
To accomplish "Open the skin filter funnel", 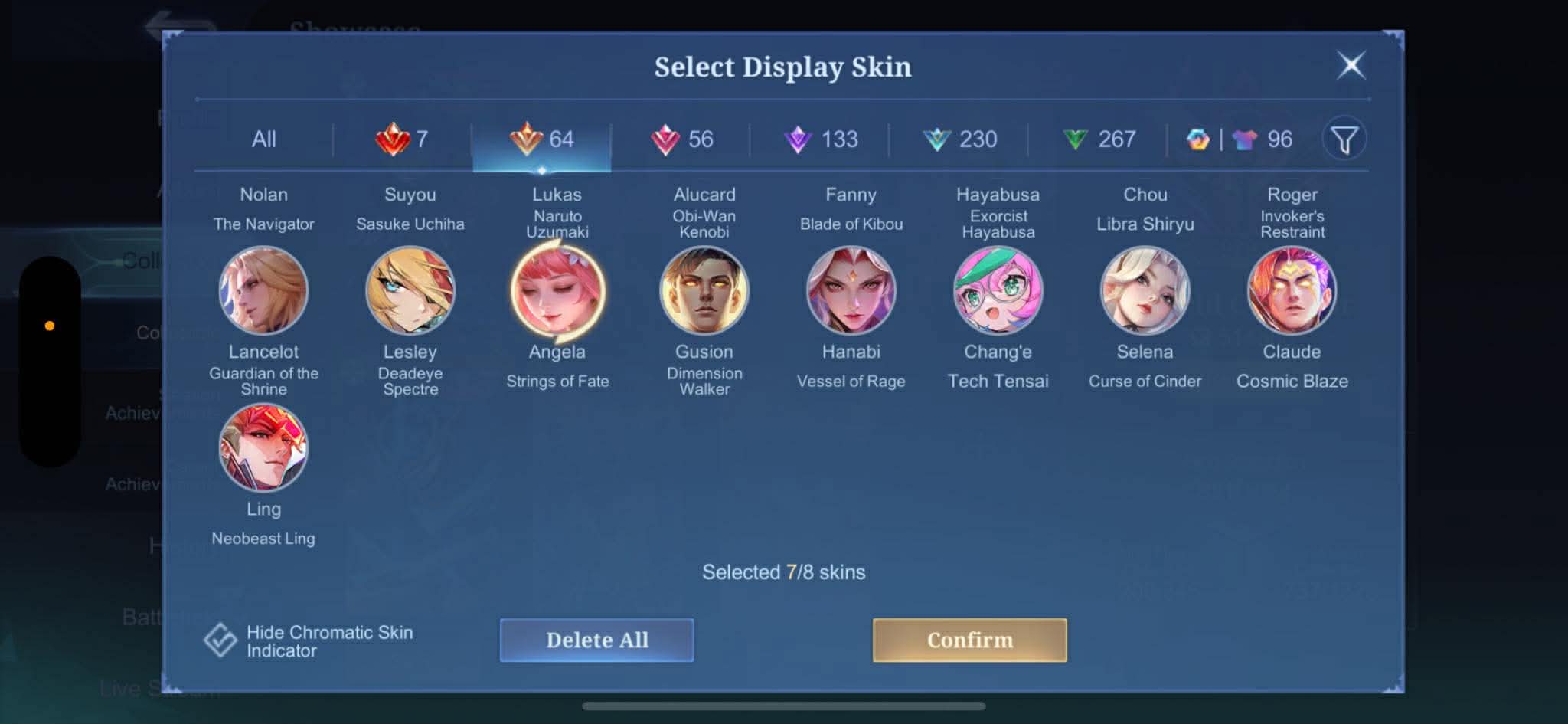I will 1344,139.
